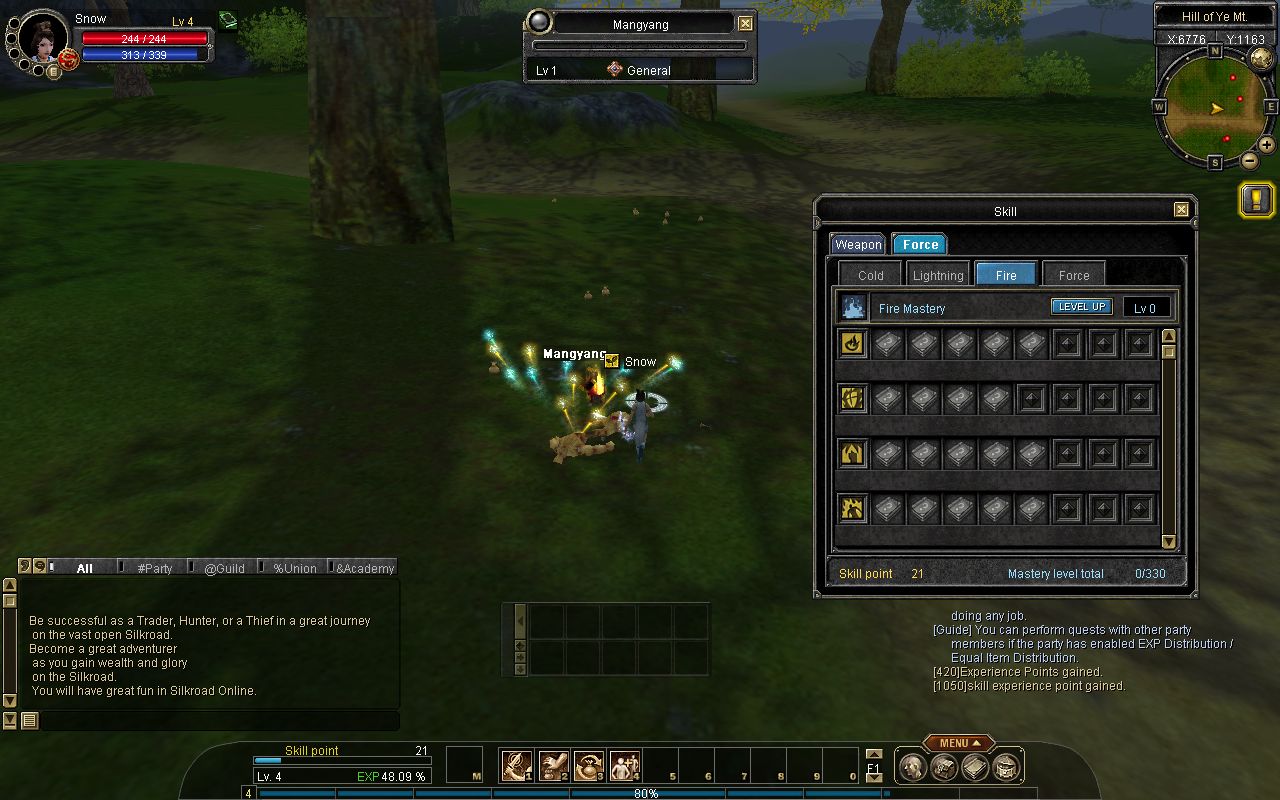1280x800 pixels.
Task: Open the Snow character portrait
Action: pos(43,39)
